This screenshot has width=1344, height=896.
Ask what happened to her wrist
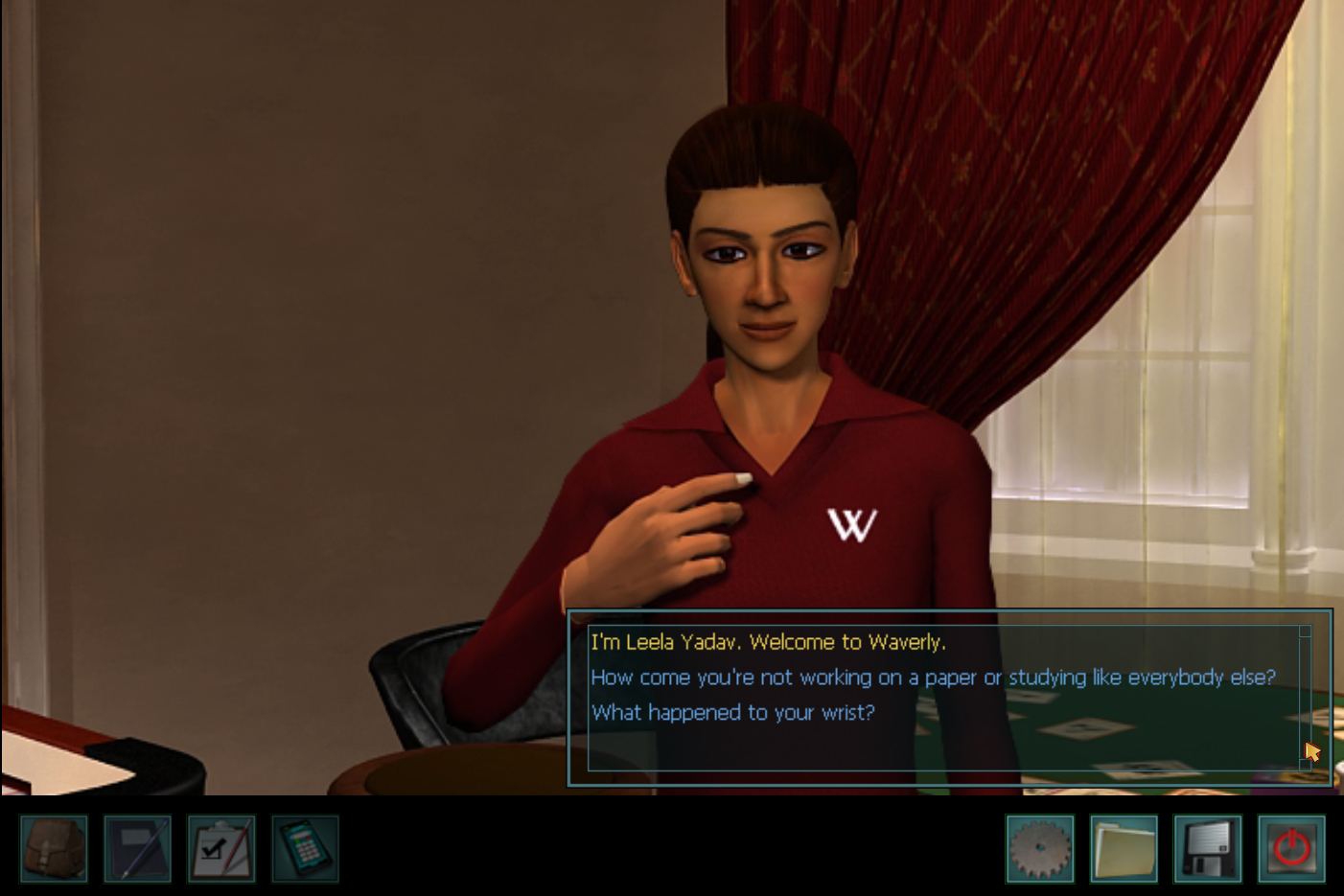point(733,713)
